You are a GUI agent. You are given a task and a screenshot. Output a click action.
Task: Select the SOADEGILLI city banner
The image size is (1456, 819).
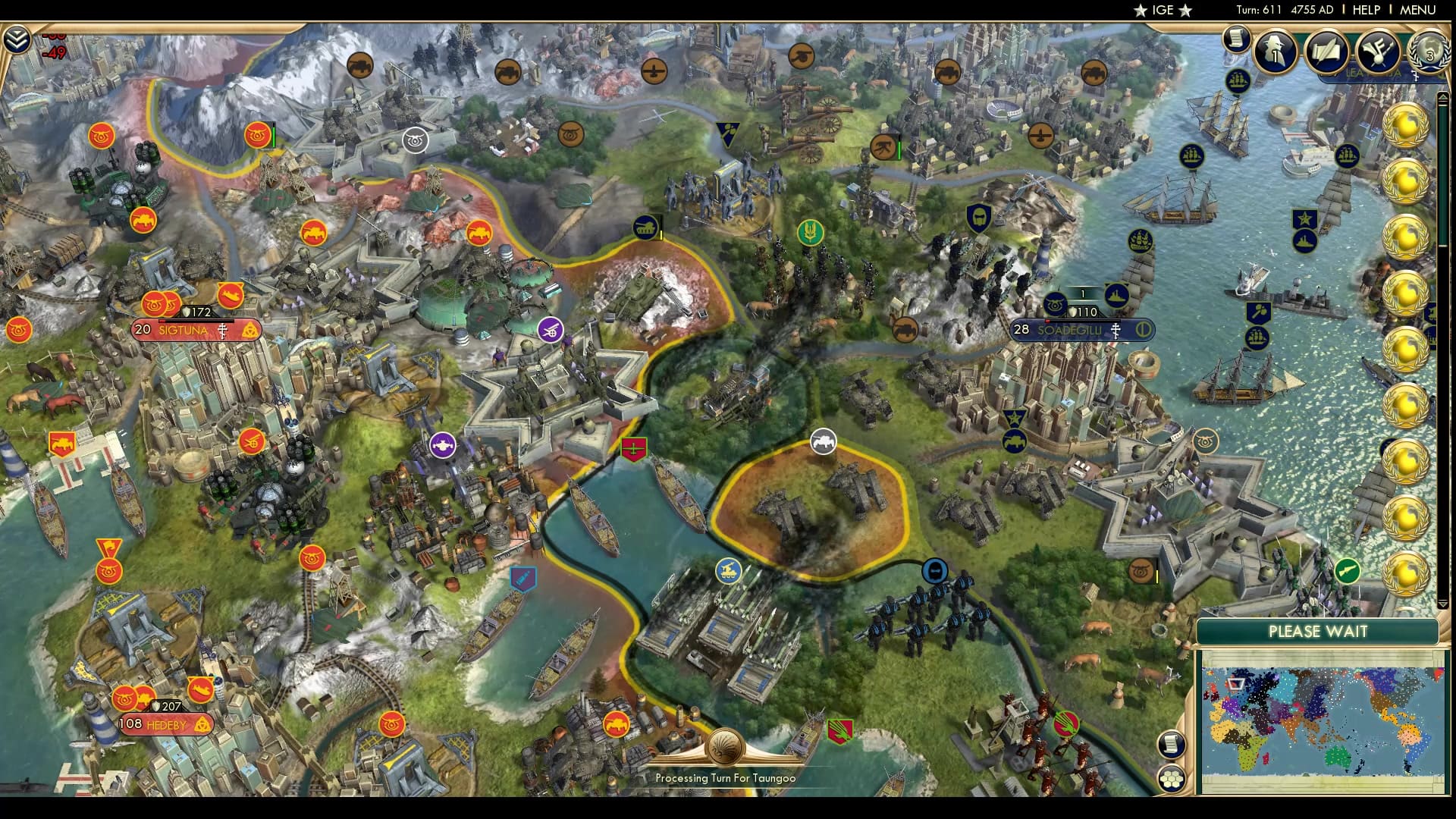pos(1071,330)
